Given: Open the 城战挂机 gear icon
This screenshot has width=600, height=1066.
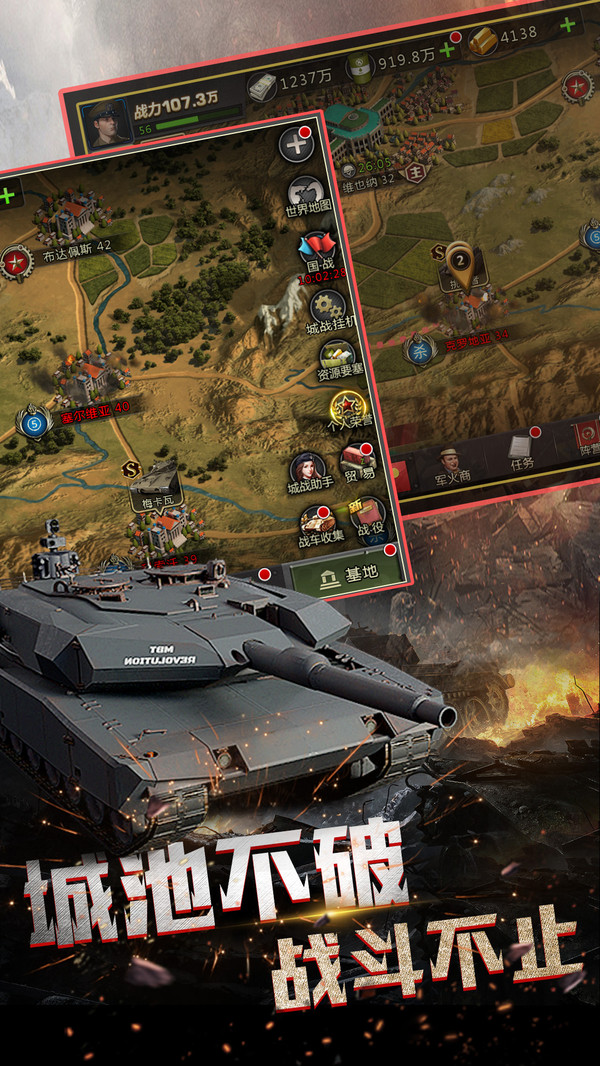Looking at the screenshot, I should [x=326, y=309].
